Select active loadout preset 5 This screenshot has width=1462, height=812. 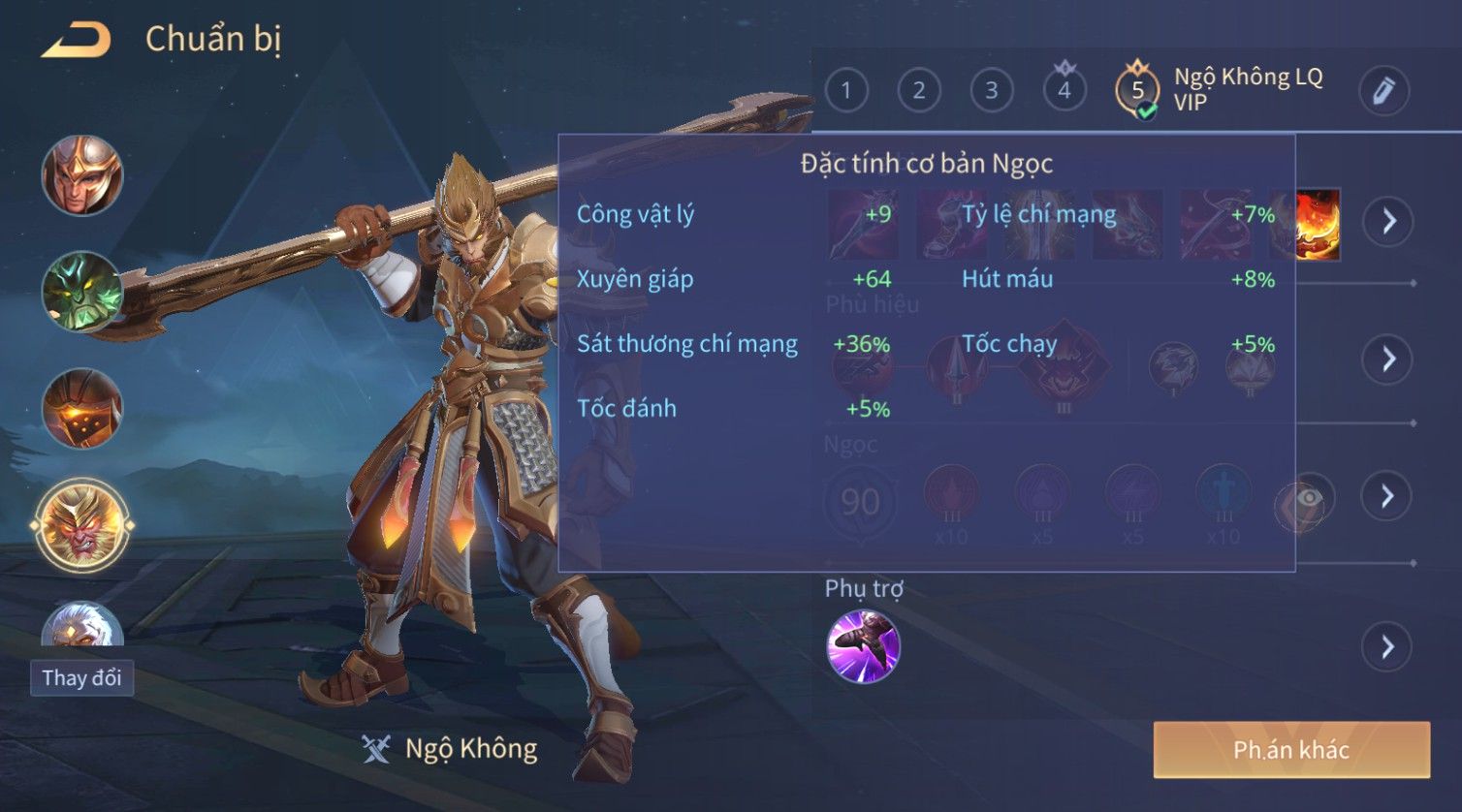coord(1137,91)
